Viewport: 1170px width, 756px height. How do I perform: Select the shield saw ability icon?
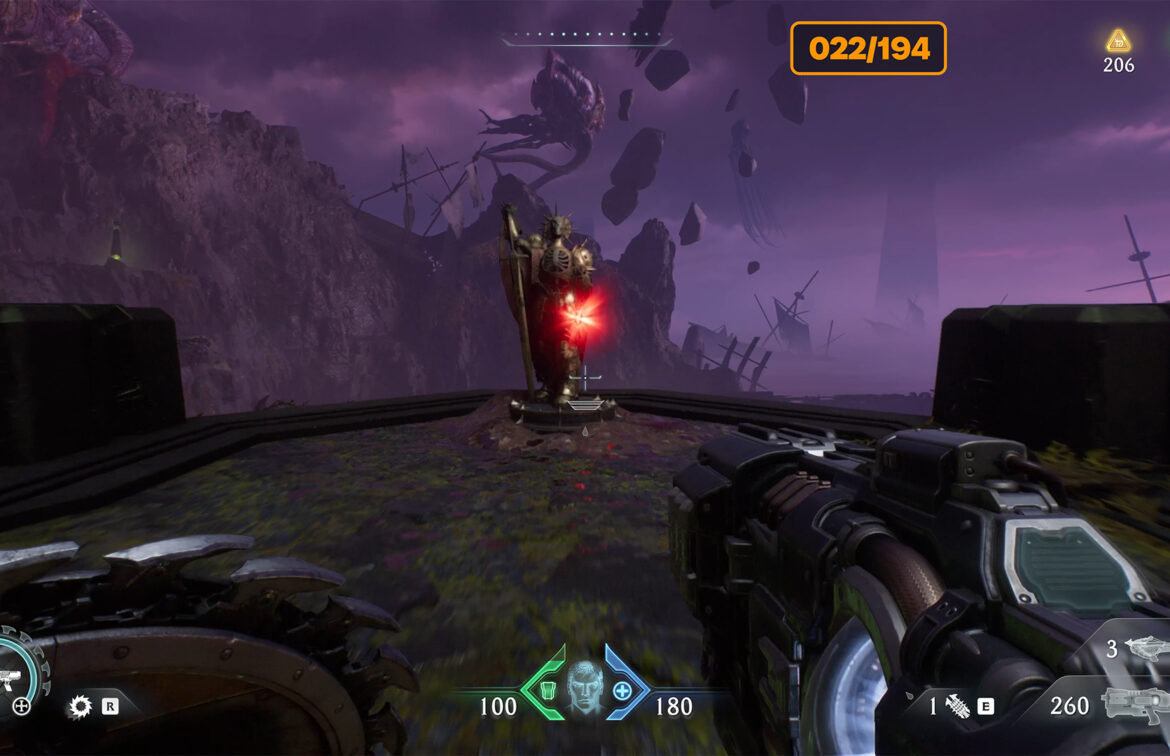pos(79,707)
